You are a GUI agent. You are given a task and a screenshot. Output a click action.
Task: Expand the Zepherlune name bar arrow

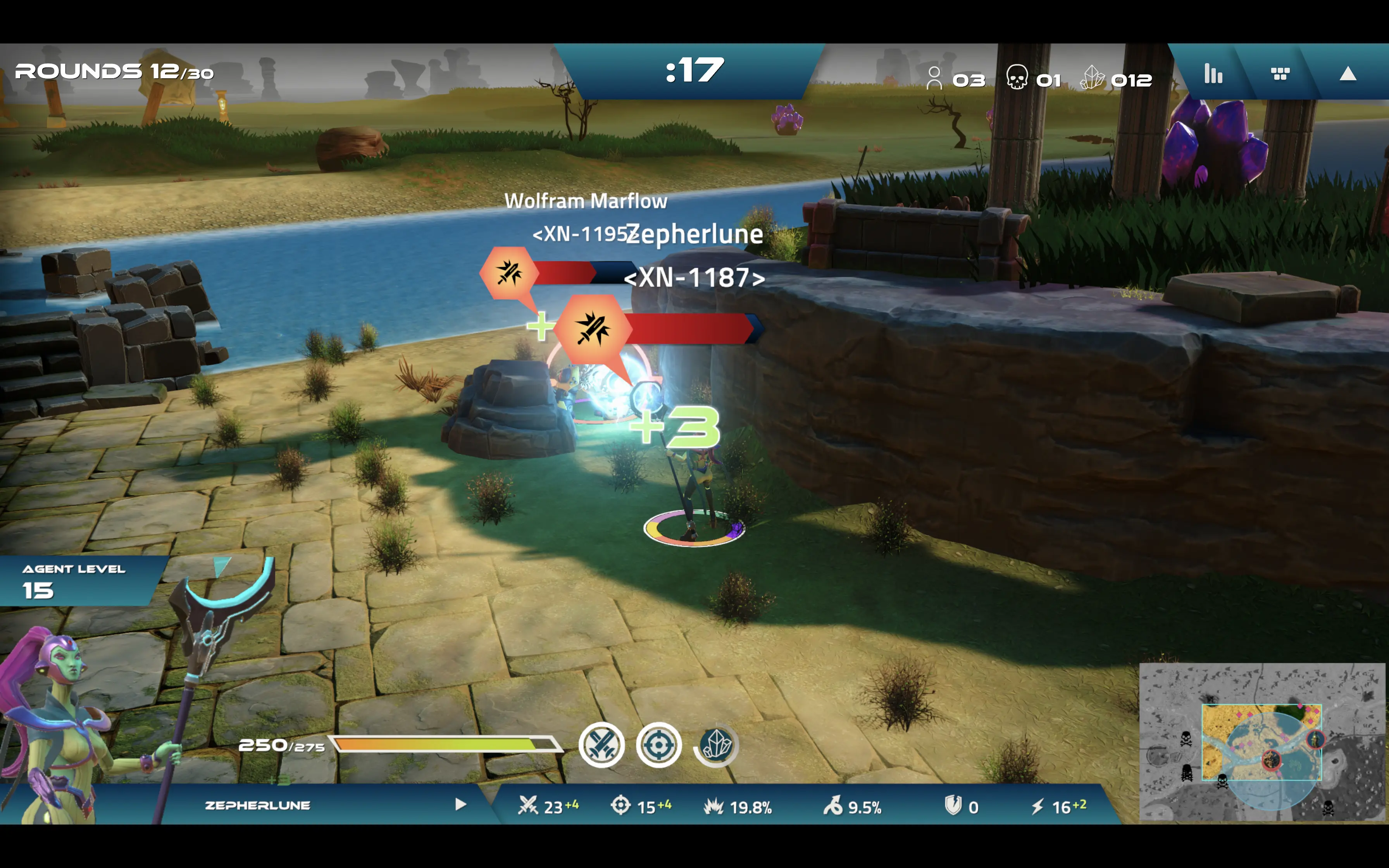pos(460,804)
